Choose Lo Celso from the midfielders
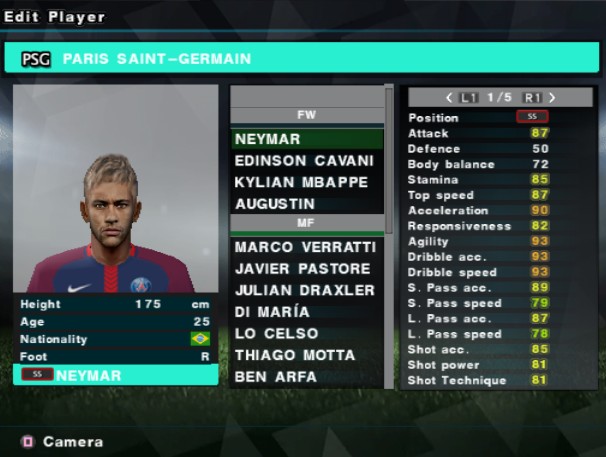Image resolution: width=606 pixels, height=457 pixels. 305,333
